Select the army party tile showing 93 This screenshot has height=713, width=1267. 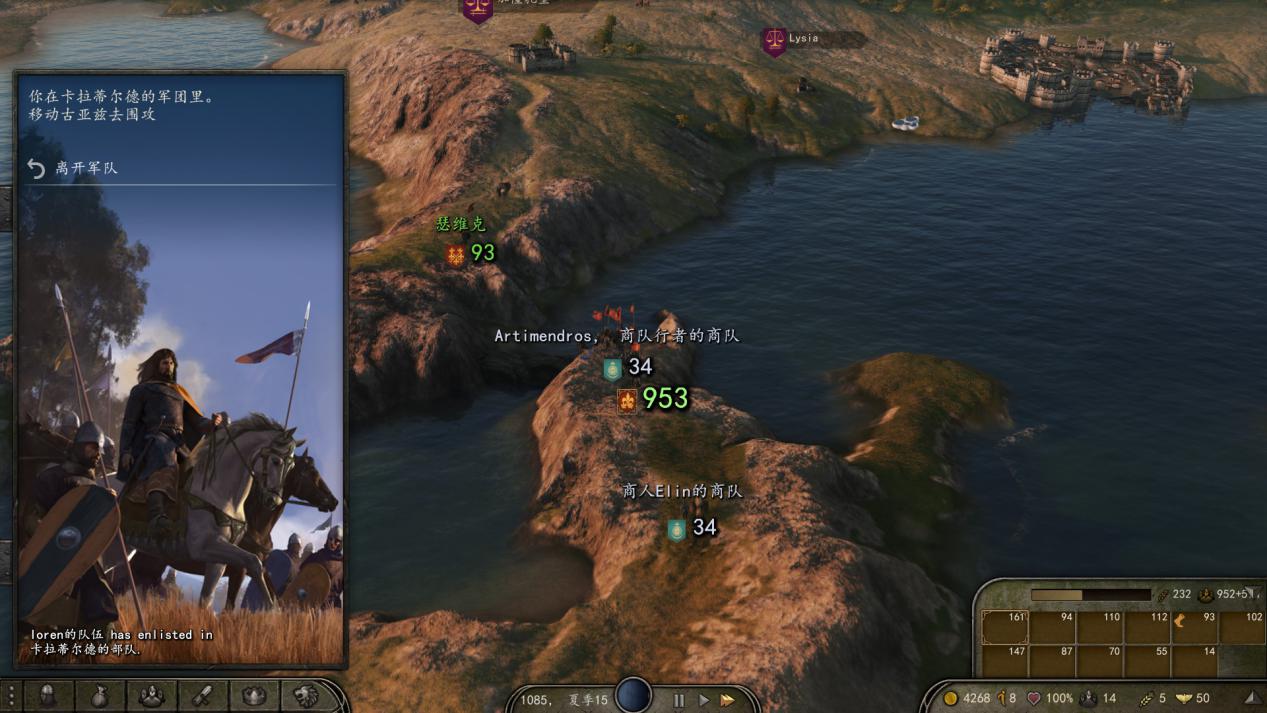tap(1196, 627)
